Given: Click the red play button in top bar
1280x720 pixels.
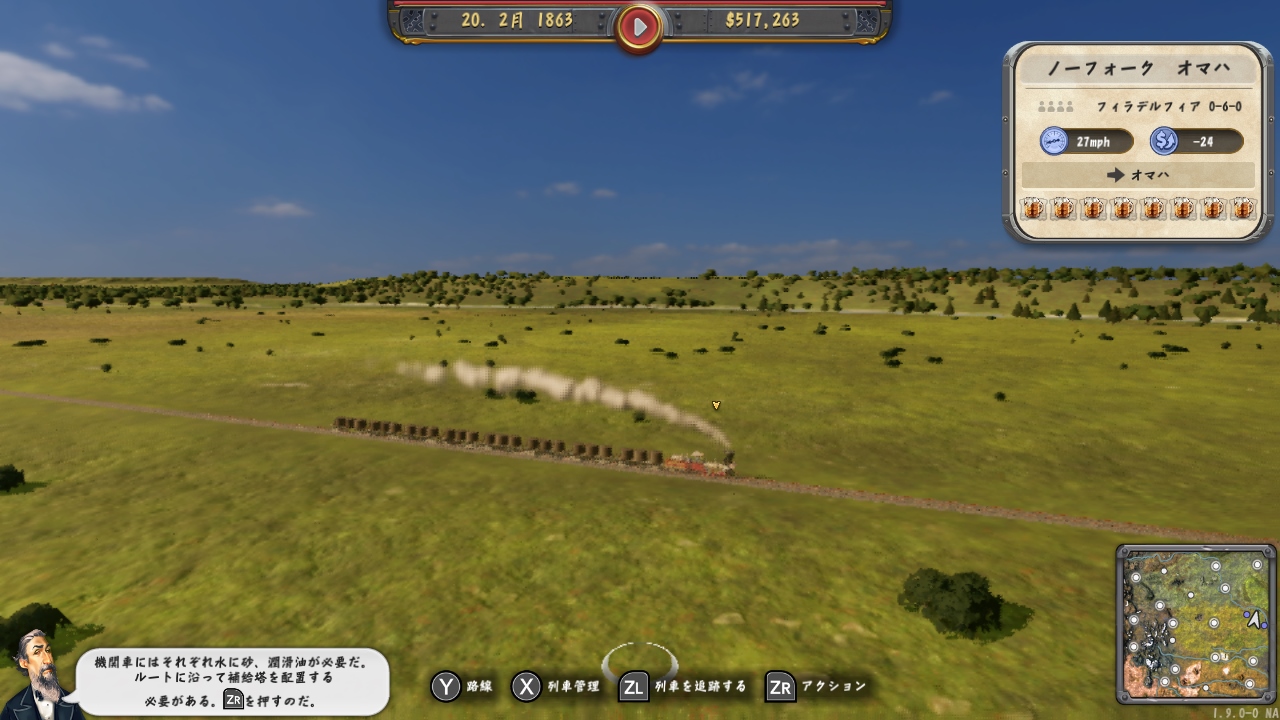Looking at the screenshot, I should tap(639, 27).
